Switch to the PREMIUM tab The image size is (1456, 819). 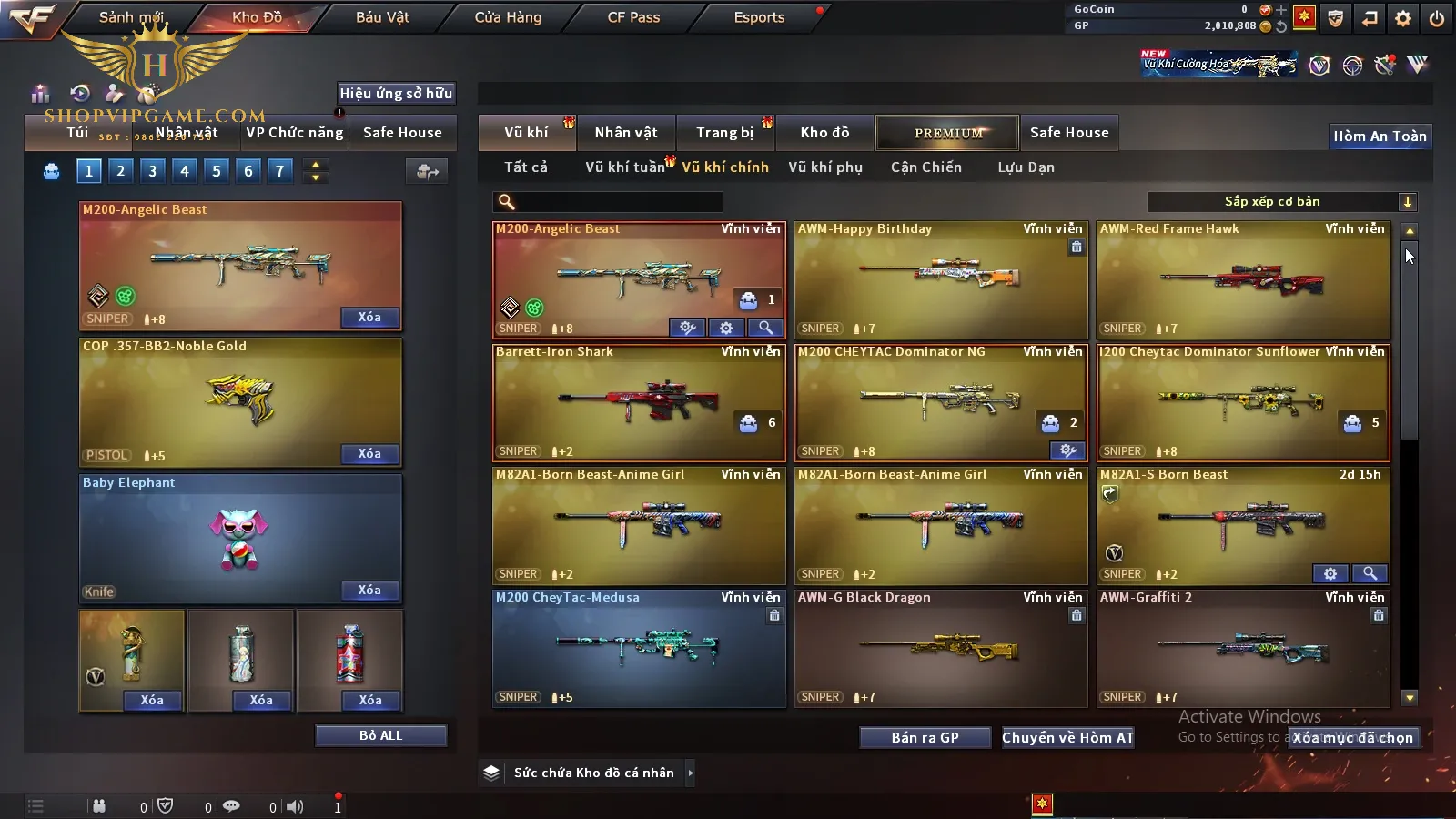tap(947, 133)
